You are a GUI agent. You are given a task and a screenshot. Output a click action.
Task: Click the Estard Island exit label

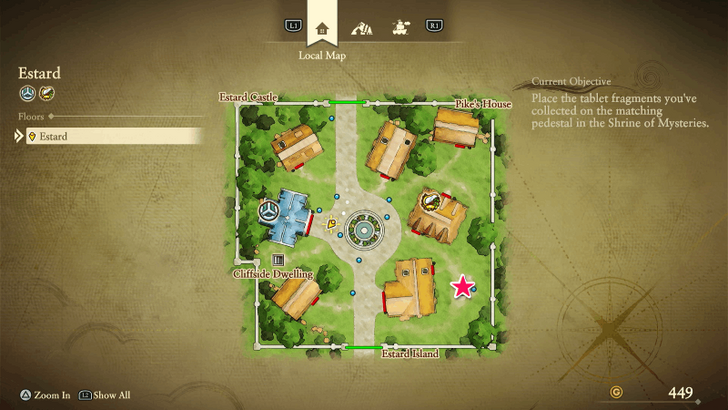[410, 353]
